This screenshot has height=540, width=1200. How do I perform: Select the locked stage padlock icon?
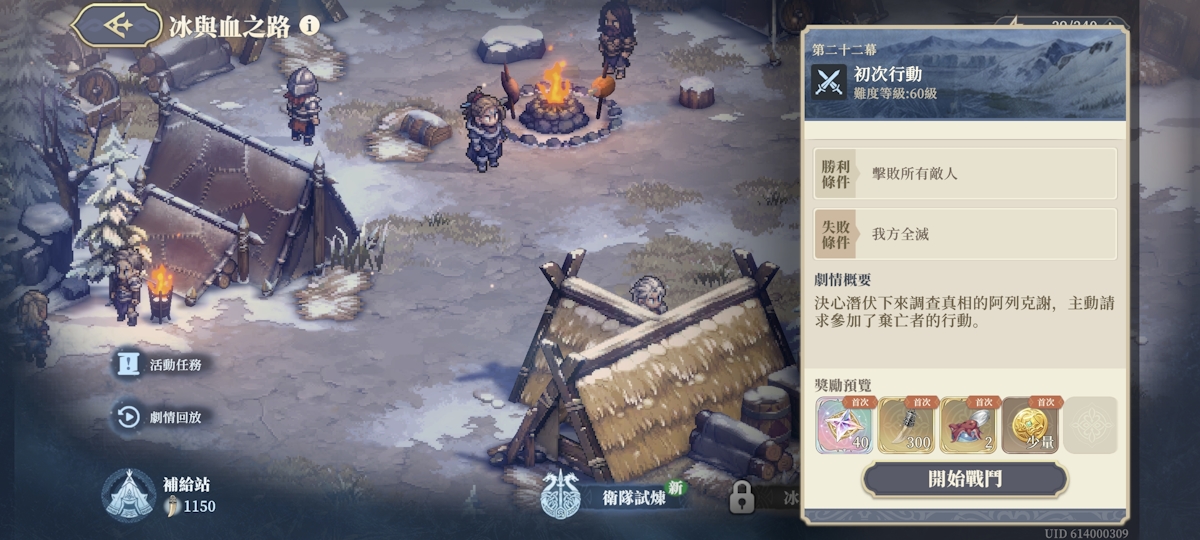click(x=741, y=496)
